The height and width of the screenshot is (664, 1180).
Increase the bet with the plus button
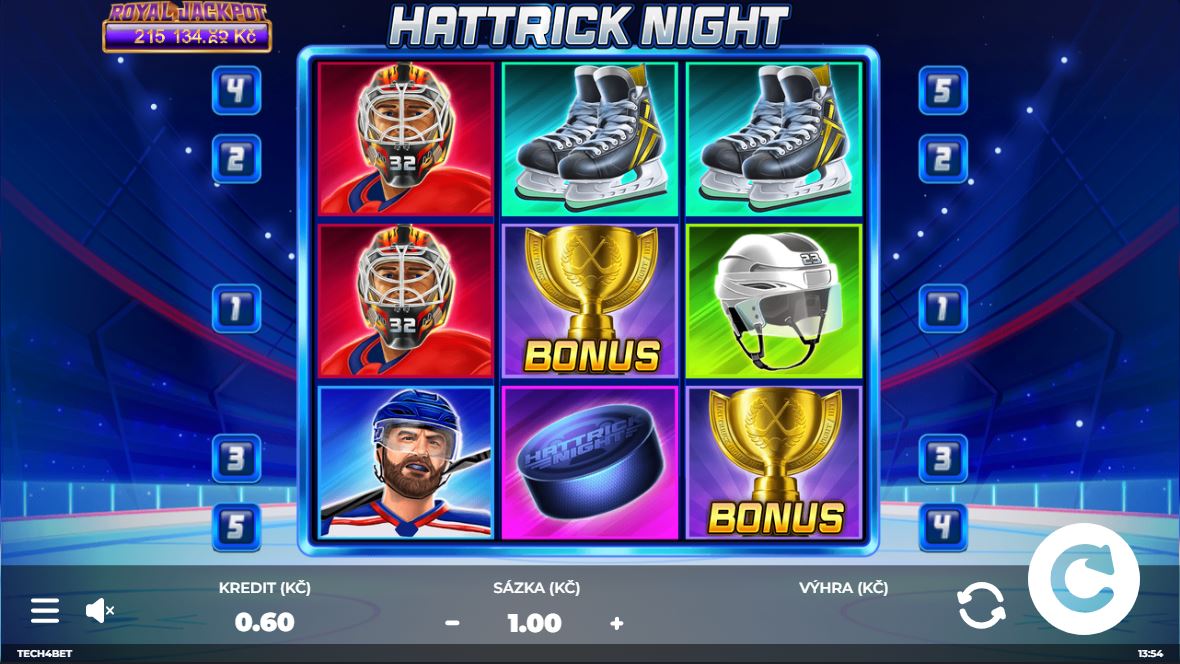click(616, 623)
